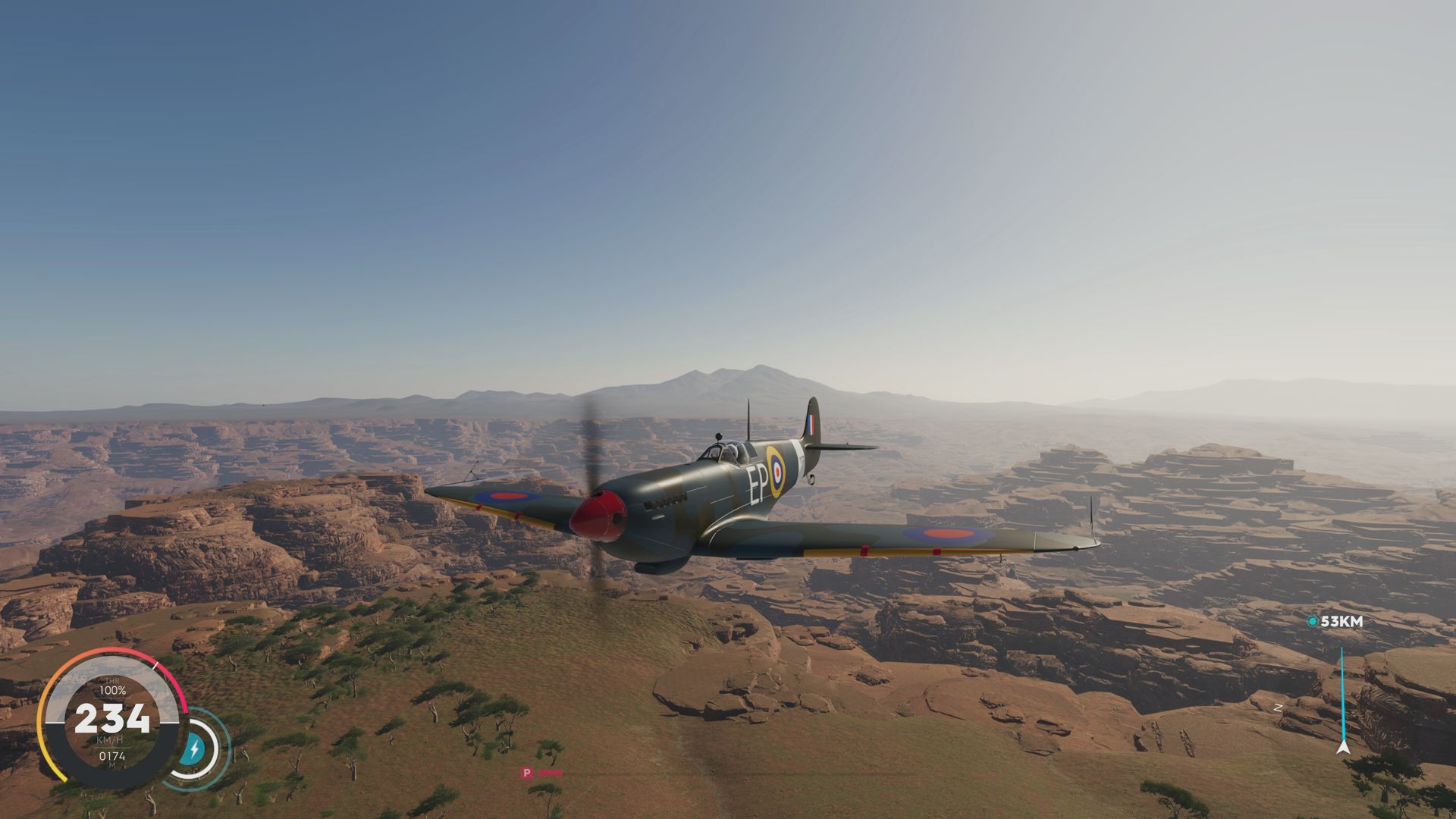This screenshot has height=819, width=1456.
Task: Select the pink P player marker
Action: (x=528, y=773)
